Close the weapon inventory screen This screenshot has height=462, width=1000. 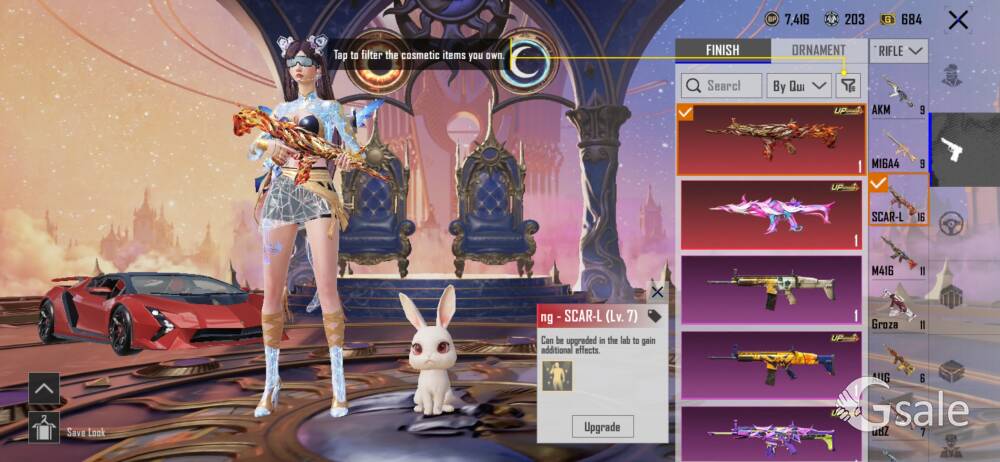(x=958, y=20)
